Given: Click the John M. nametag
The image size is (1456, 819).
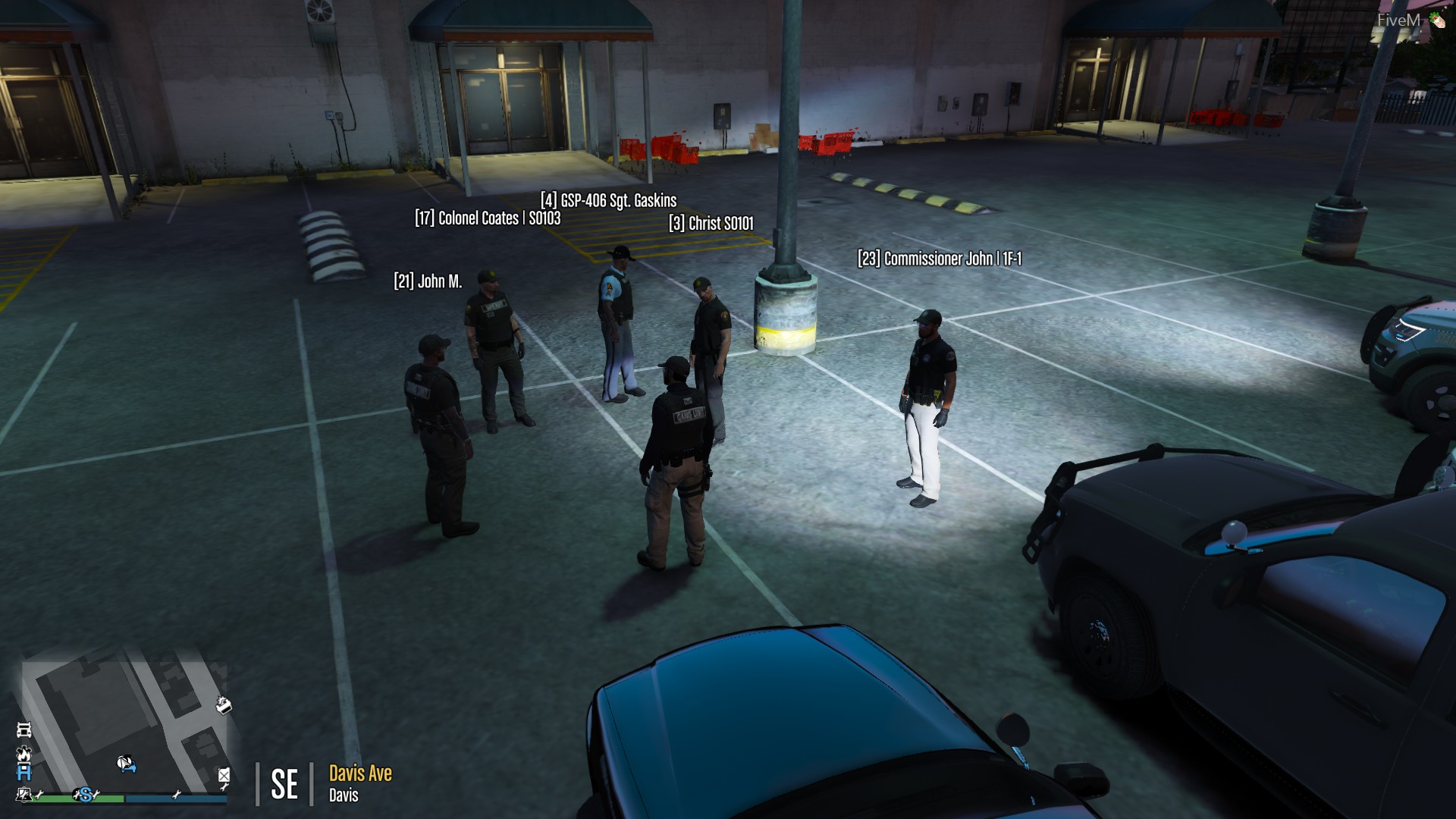Looking at the screenshot, I should [429, 281].
